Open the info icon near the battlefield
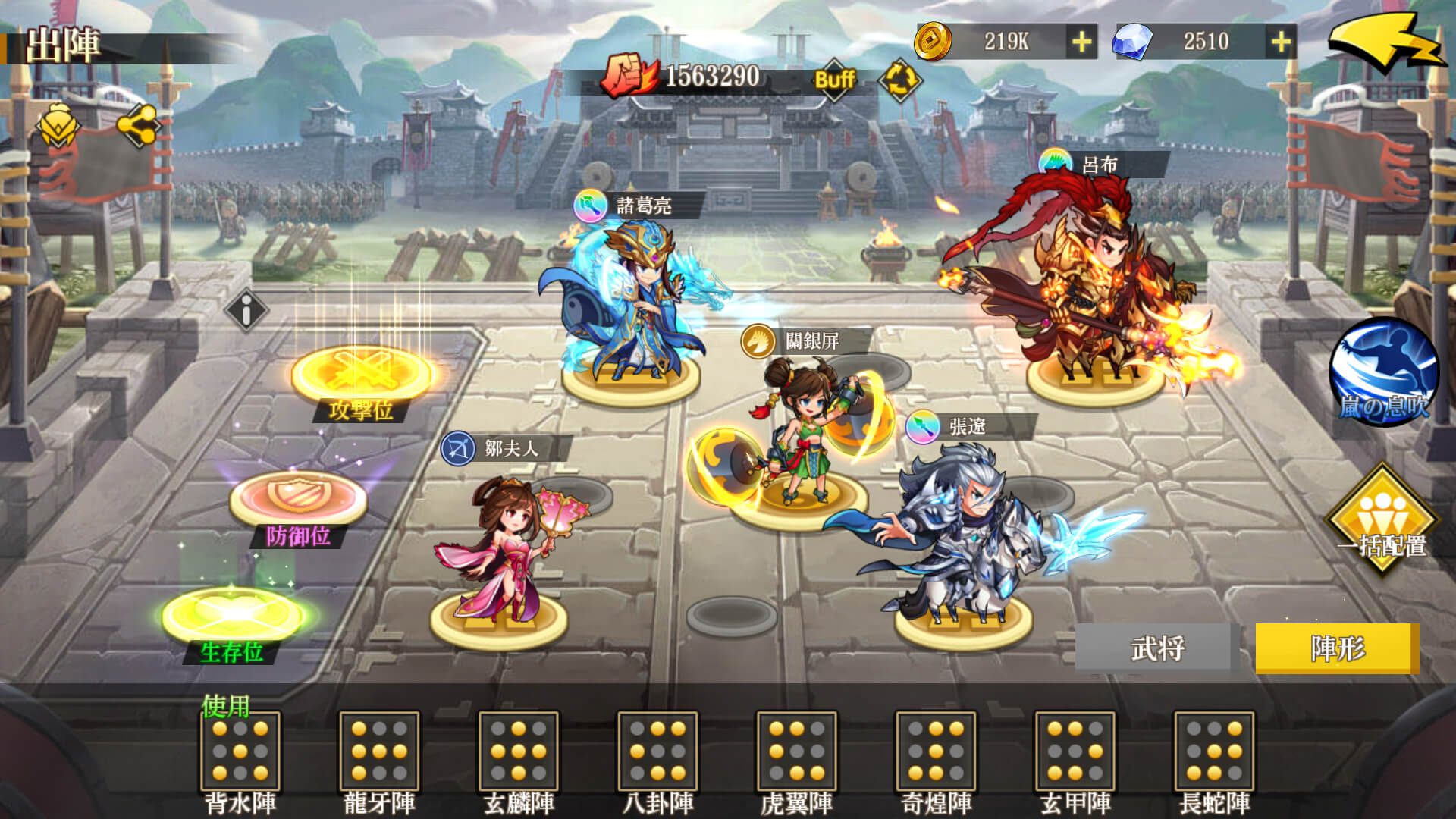Image resolution: width=1456 pixels, height=819 pixels. [x=245, y=310]
